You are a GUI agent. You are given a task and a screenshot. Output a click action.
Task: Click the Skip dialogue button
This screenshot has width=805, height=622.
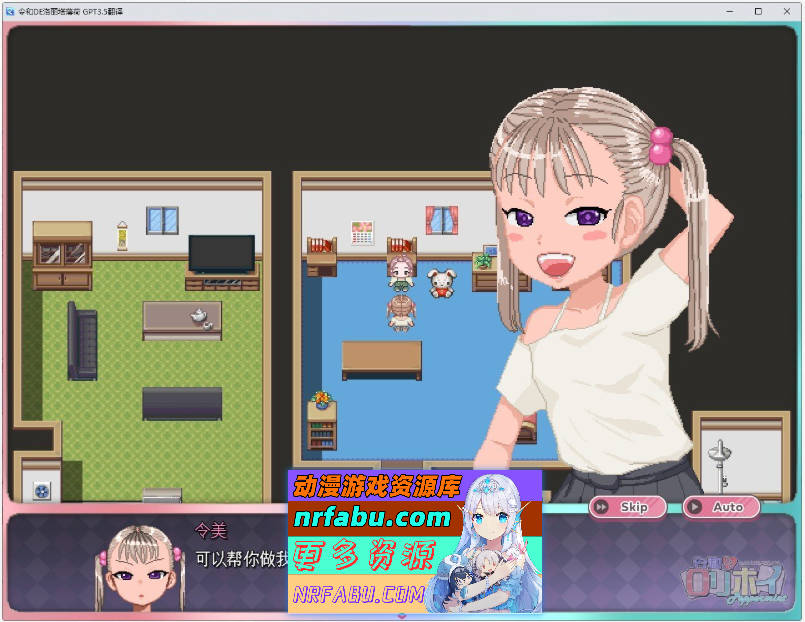pyautogui.click(x=624, y=507)
